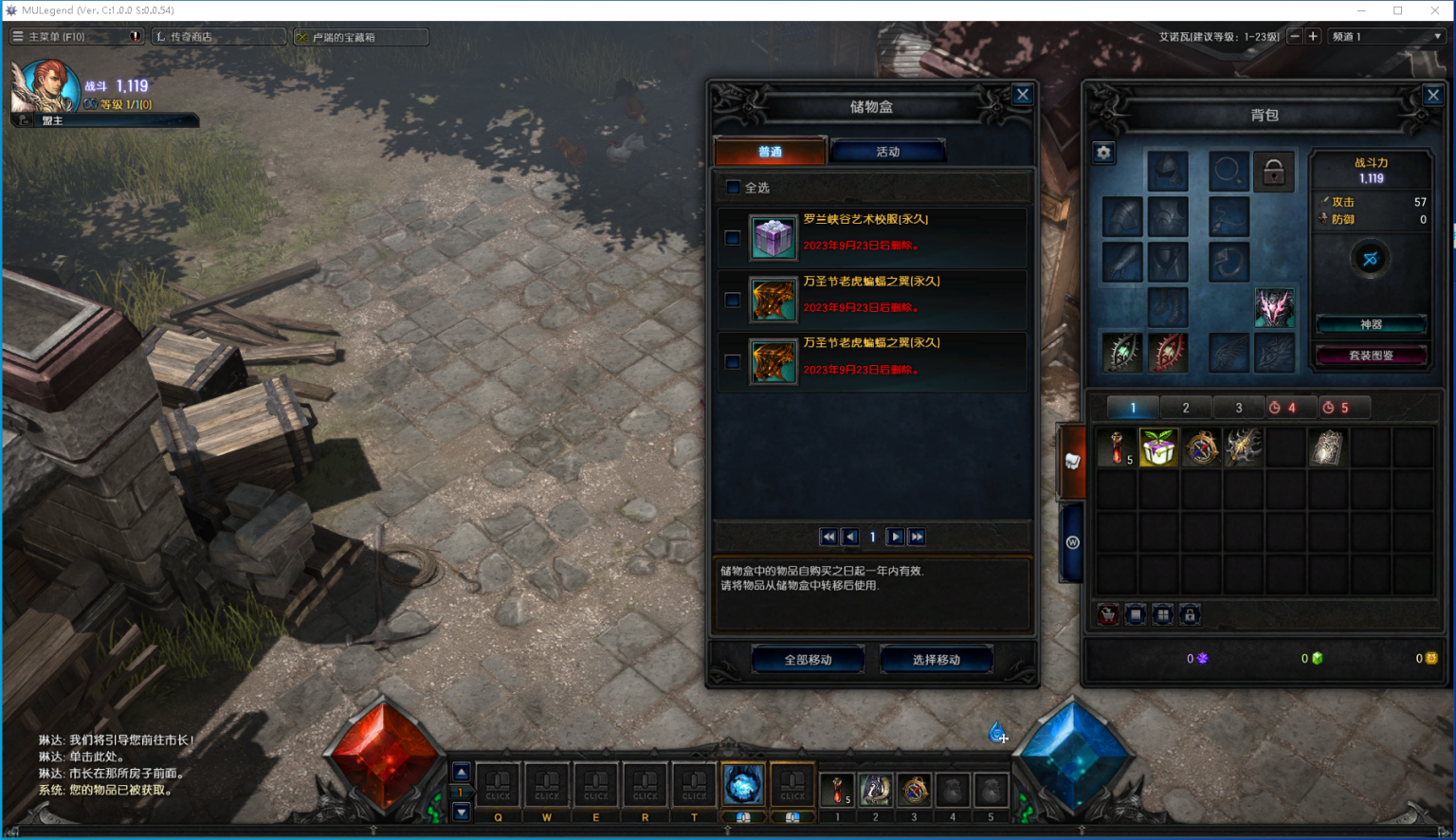This screenshot has height=840, width=1456.
Task: Open the 套装图鉴 set codex
Action: [x=1371, y=356]
